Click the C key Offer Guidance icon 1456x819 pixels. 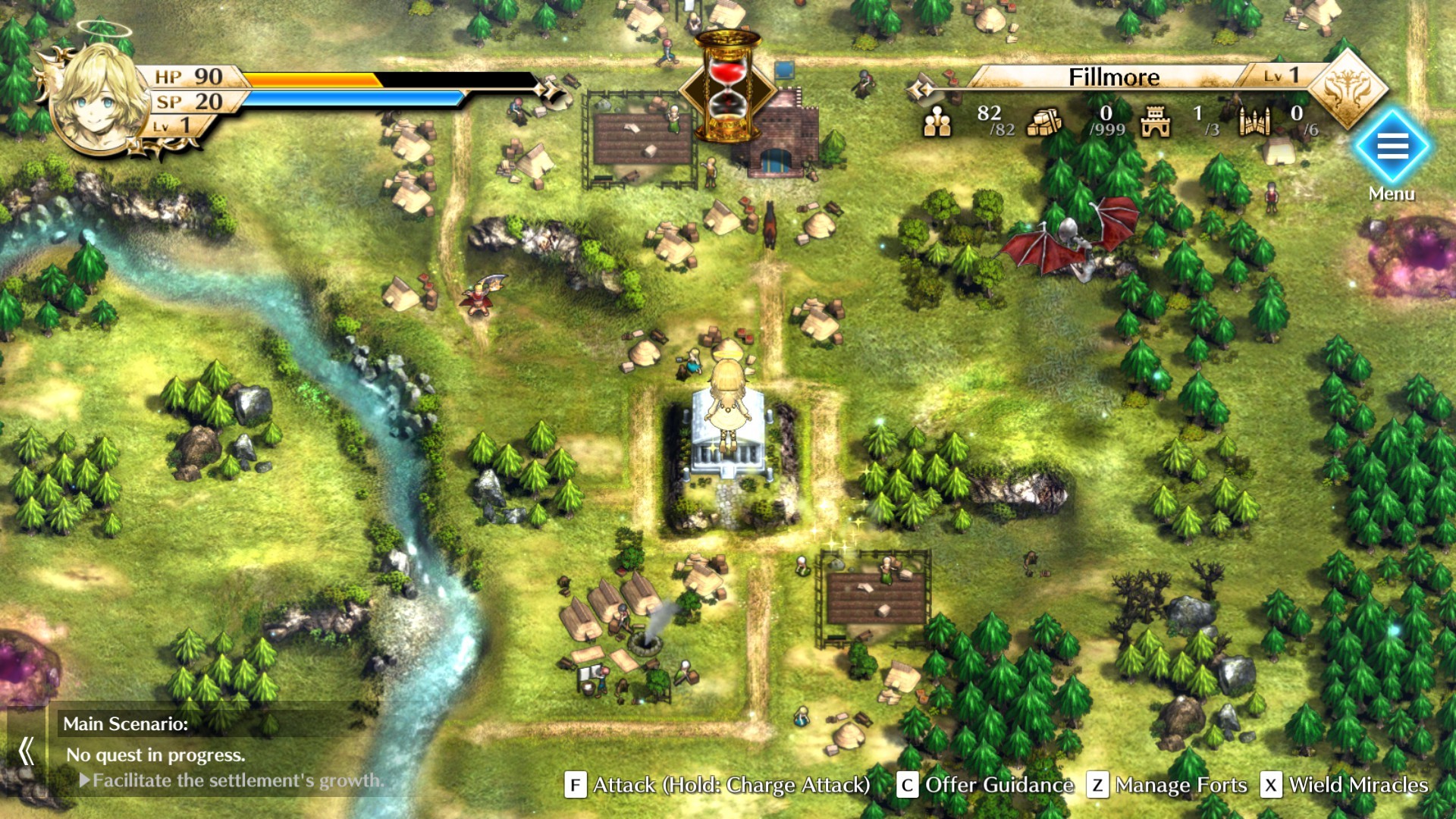pos(907,786)
